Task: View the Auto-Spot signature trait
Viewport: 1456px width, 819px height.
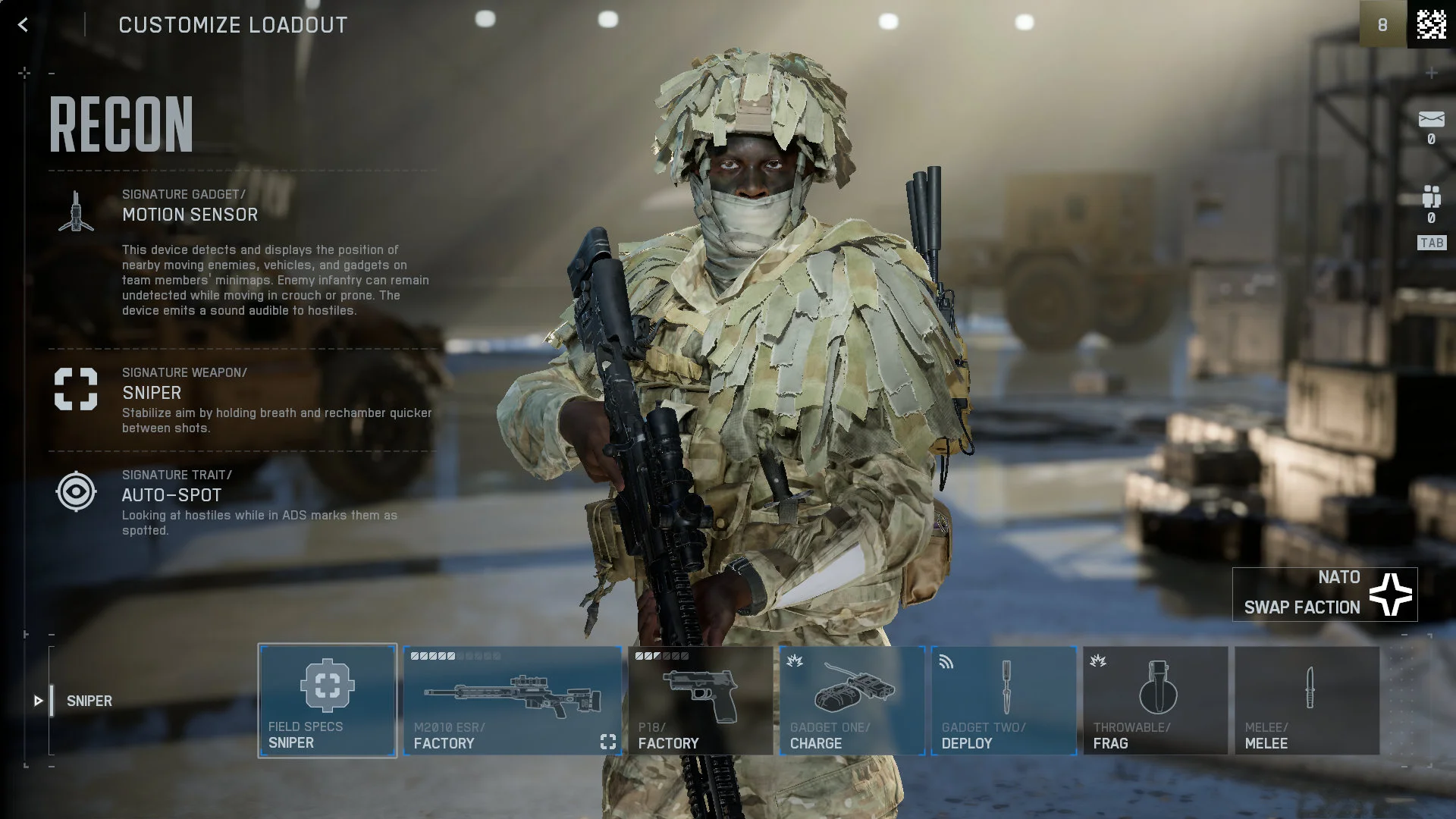Action: click(x=171, y=495)
